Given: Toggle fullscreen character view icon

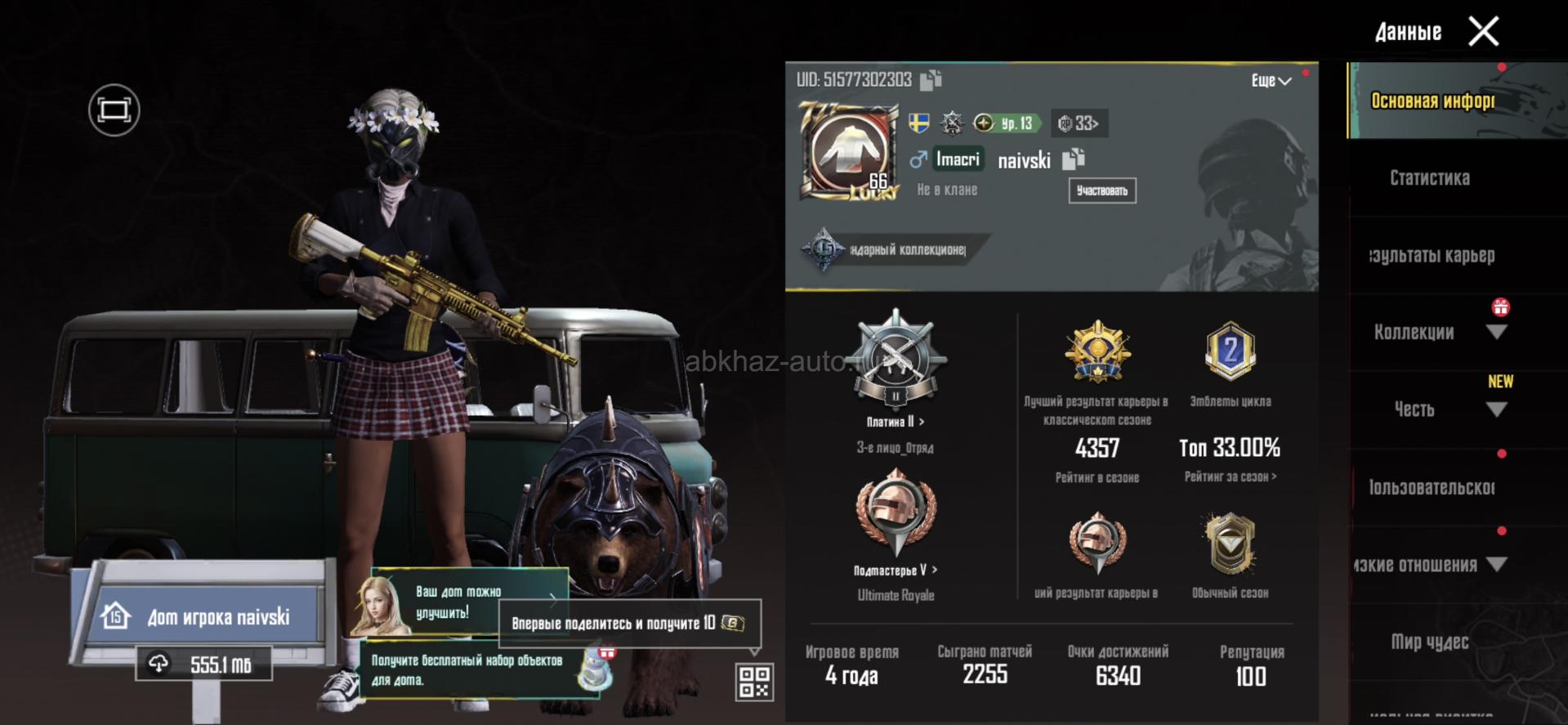Looking at the screenshot, I should click(114, 110).
